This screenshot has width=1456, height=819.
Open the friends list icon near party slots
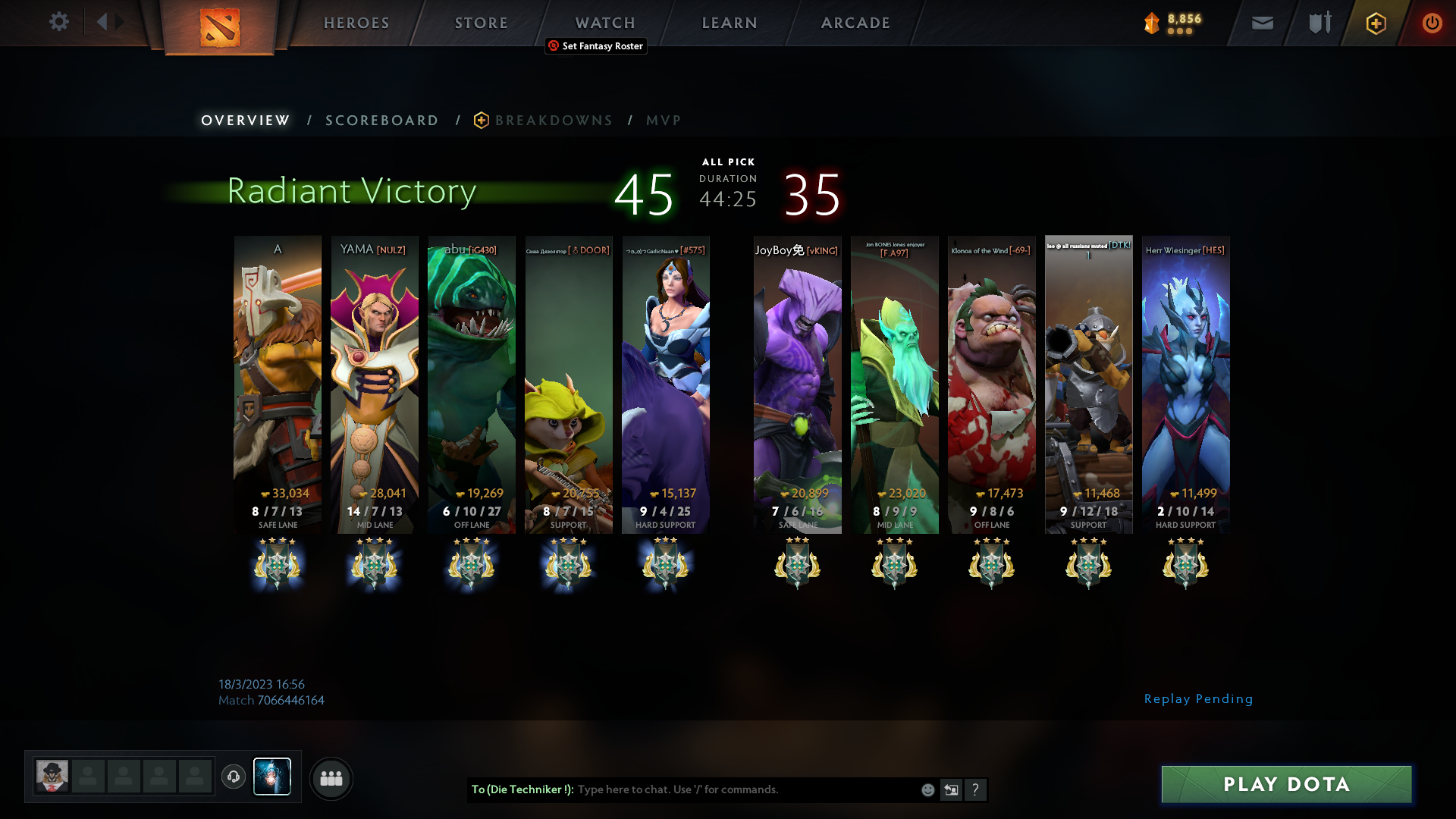point(331,778)
